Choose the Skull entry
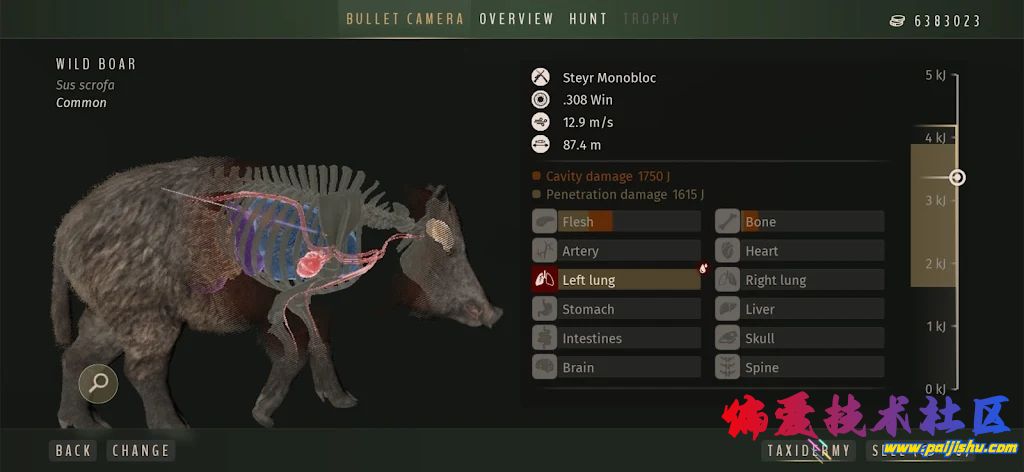The image size is (1024, 472). 799,338
